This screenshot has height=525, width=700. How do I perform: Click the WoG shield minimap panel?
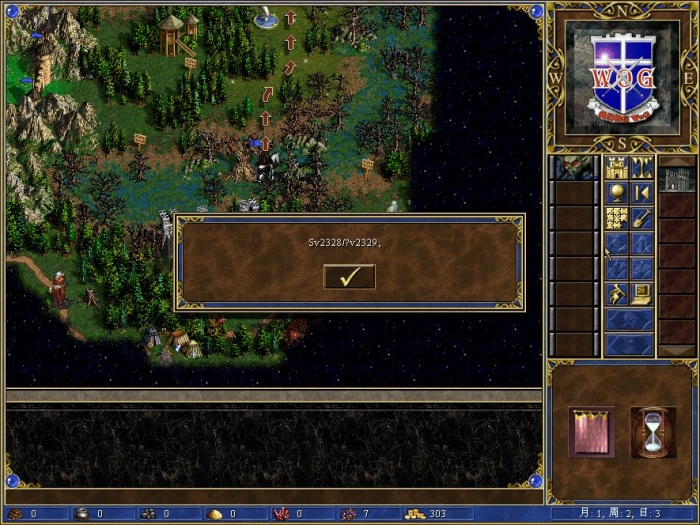click(621, 77)
